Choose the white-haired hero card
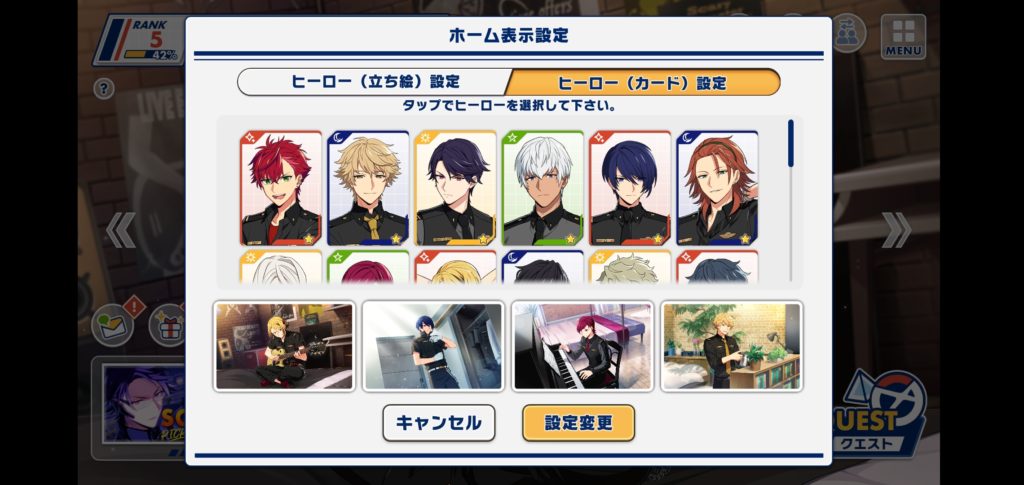The width and height of the screenshot is (1024, 485). [542, 188]
